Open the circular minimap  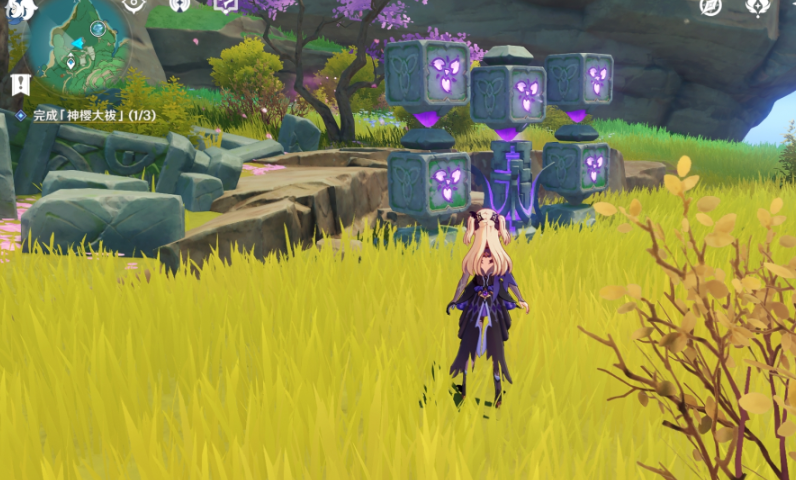coord(78,45)
